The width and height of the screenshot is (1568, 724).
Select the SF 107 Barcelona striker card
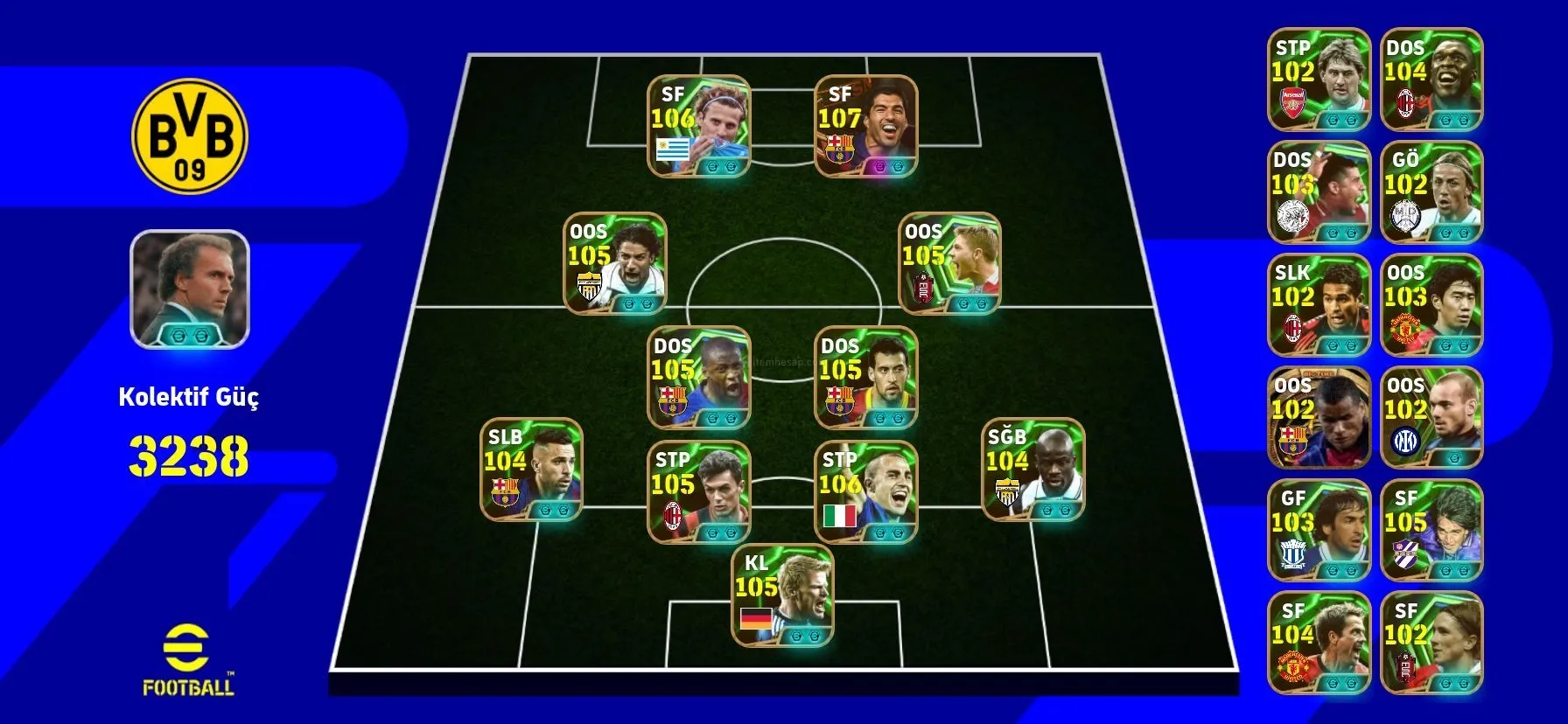pos(865,127)
